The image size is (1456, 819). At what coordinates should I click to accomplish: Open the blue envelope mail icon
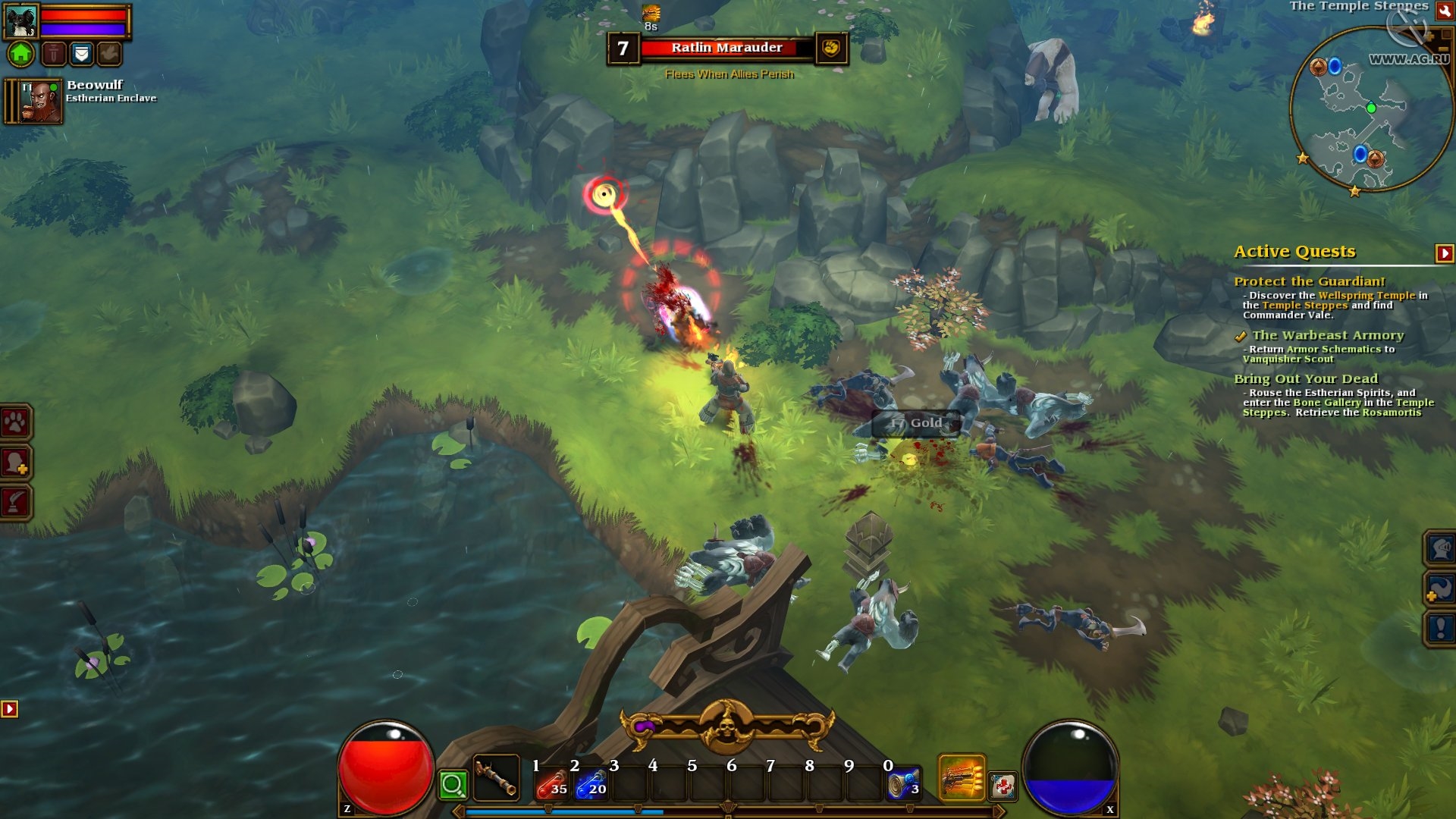click(x=81, y=54)
